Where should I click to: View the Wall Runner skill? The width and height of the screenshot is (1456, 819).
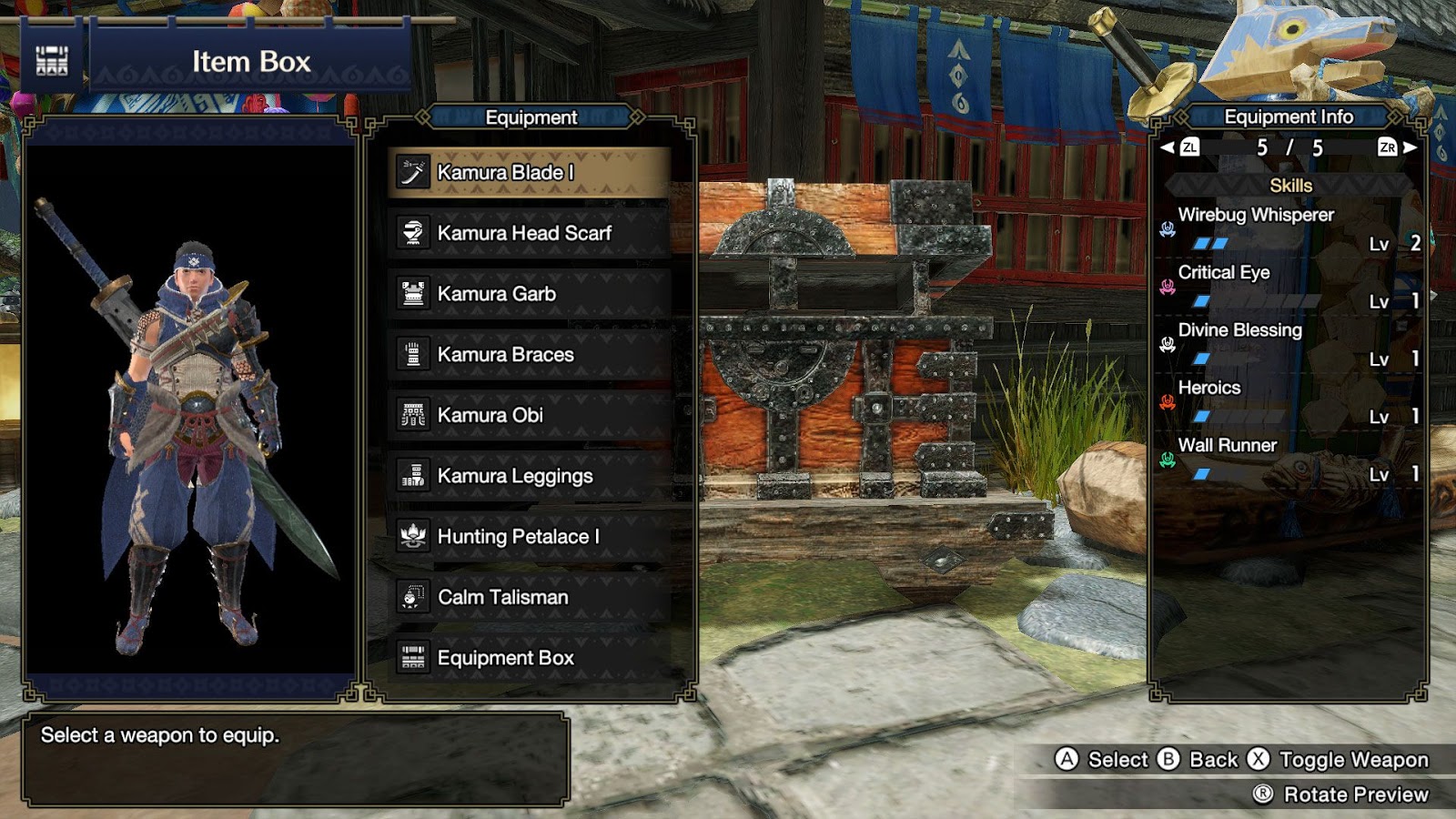(1228, 445)
